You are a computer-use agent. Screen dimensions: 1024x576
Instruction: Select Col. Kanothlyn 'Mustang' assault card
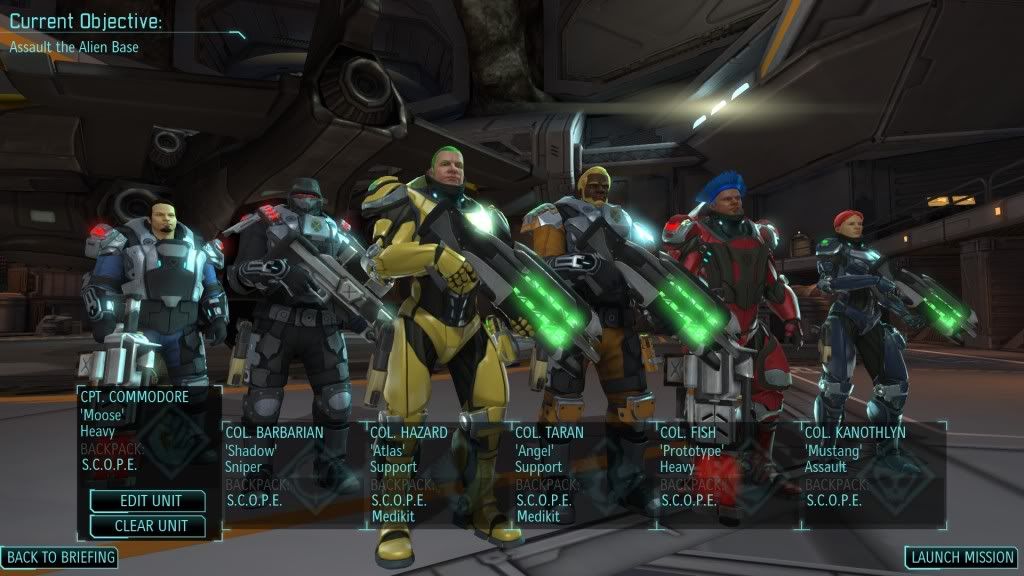pyautogui.click(x=872, y=470)
